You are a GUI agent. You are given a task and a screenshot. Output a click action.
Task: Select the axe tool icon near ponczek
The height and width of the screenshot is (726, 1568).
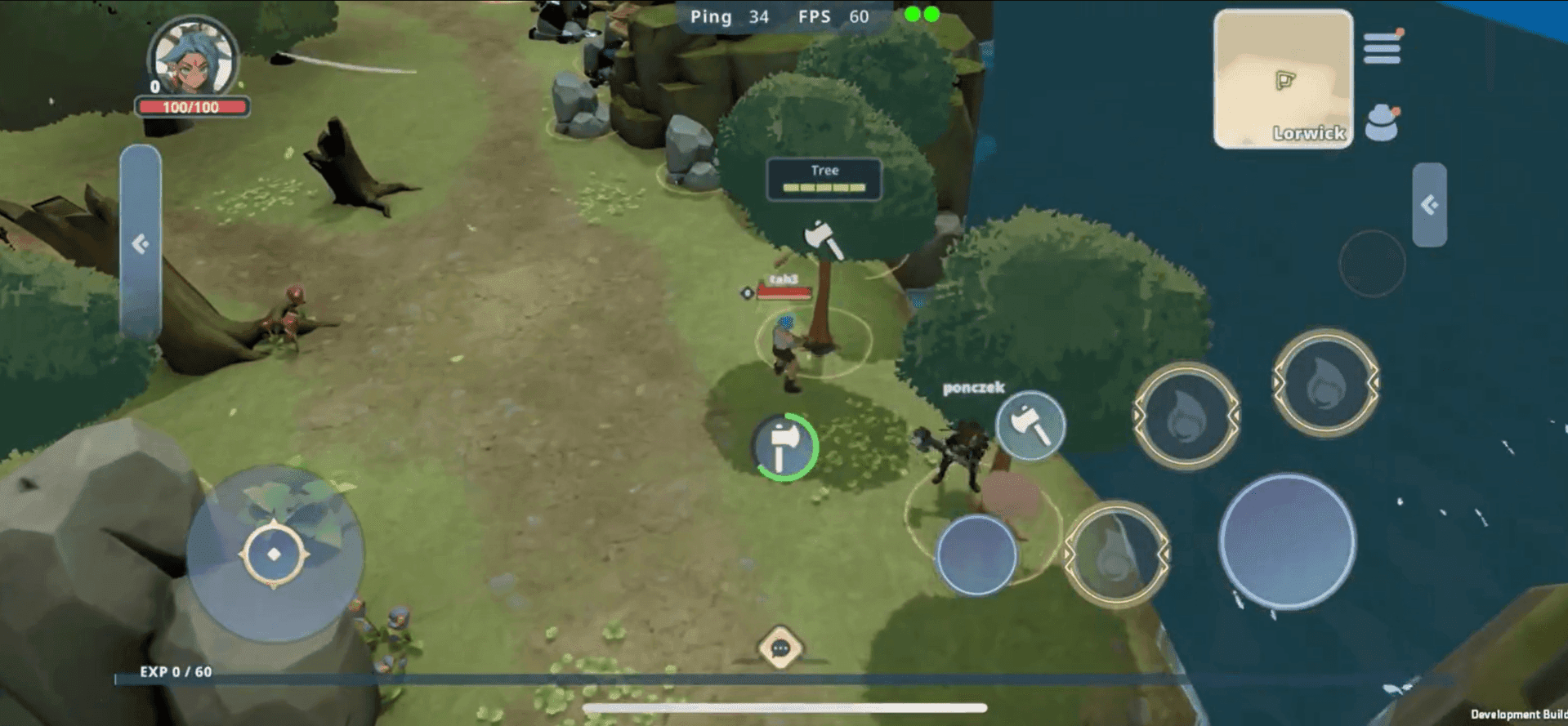[1030, 425]
